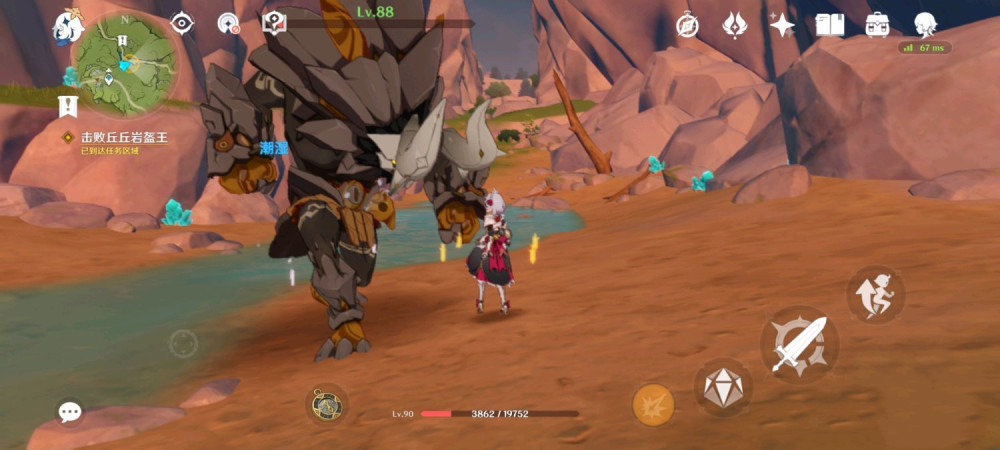Screen dimensions: 1000x450
Task: Open the Paimon main menu
Action: pyautogui.click(x=68, y=25)
